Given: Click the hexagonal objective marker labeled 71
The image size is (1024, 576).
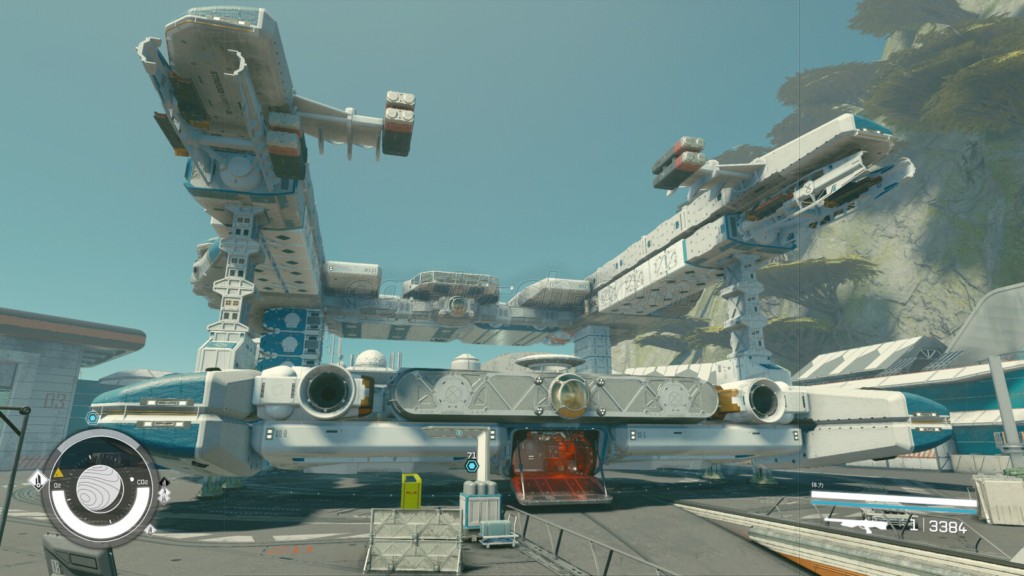Looking at the screenshot, I should click(472, 466).
